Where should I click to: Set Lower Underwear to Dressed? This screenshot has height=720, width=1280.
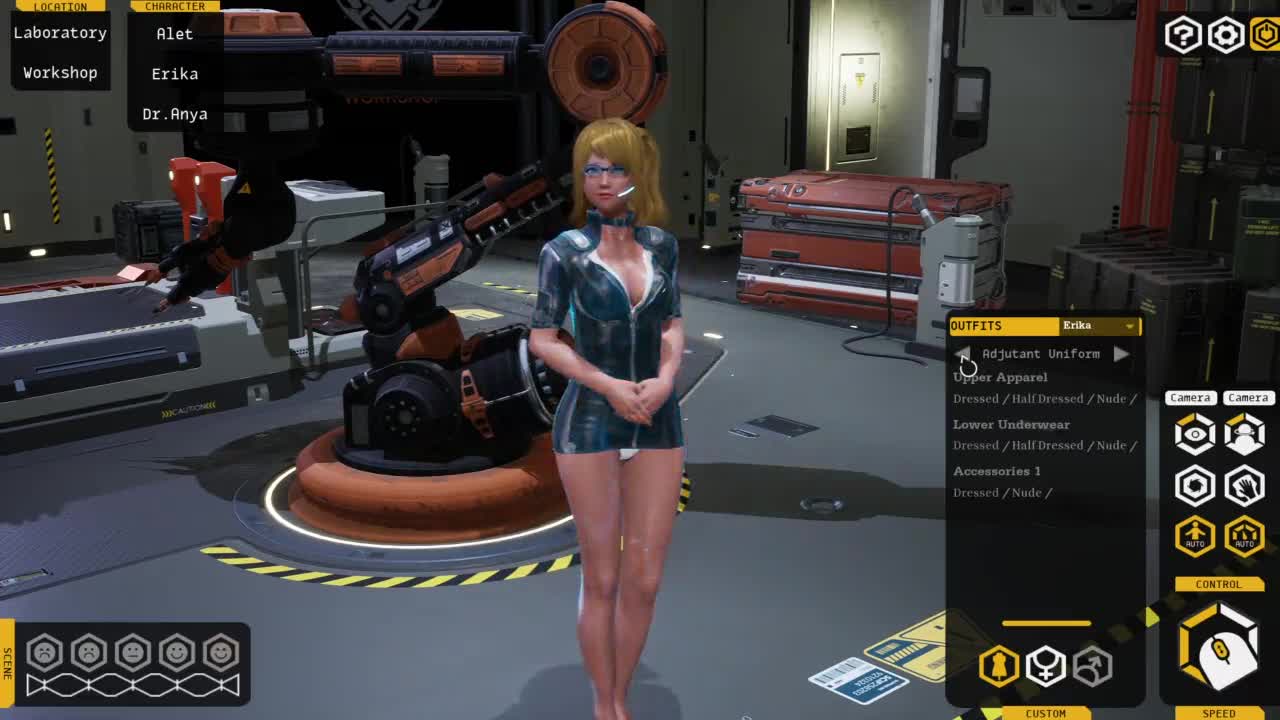pos(975,446)
